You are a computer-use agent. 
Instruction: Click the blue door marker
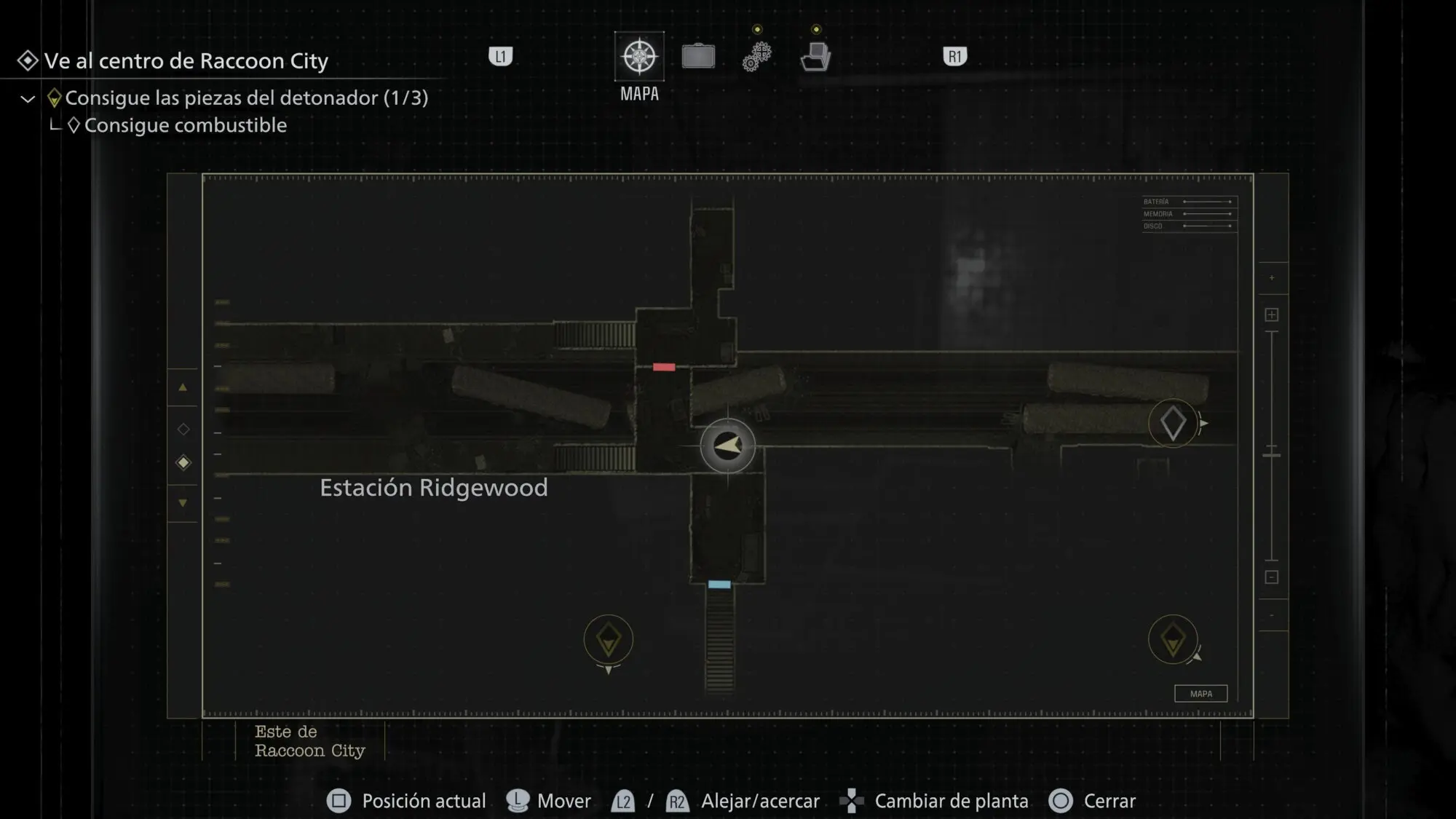click(719, 585)
